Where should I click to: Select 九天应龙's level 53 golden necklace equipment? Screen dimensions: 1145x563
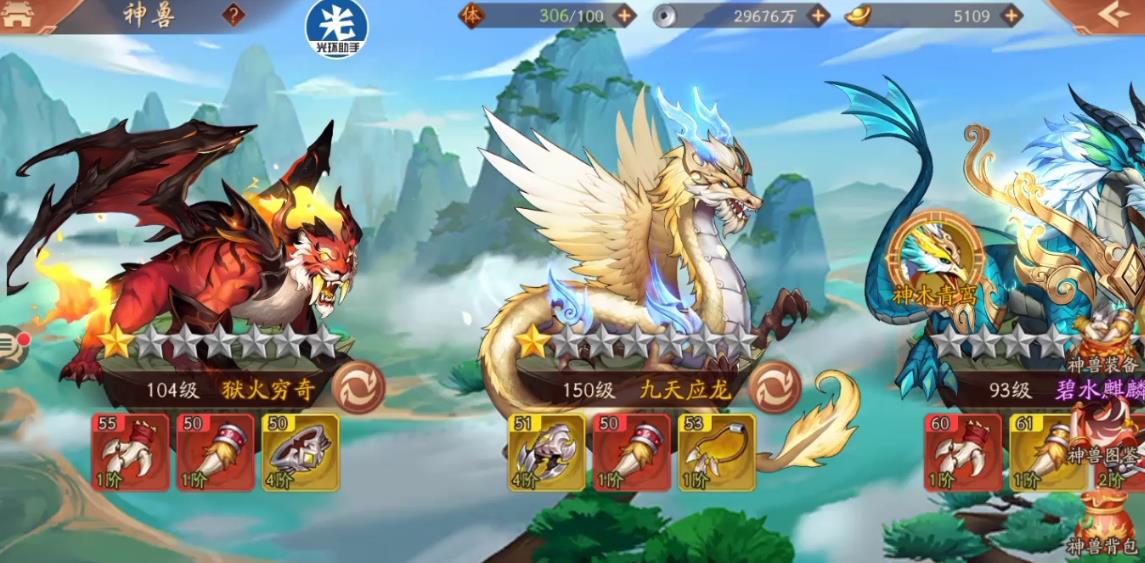[x=716, y=452]
